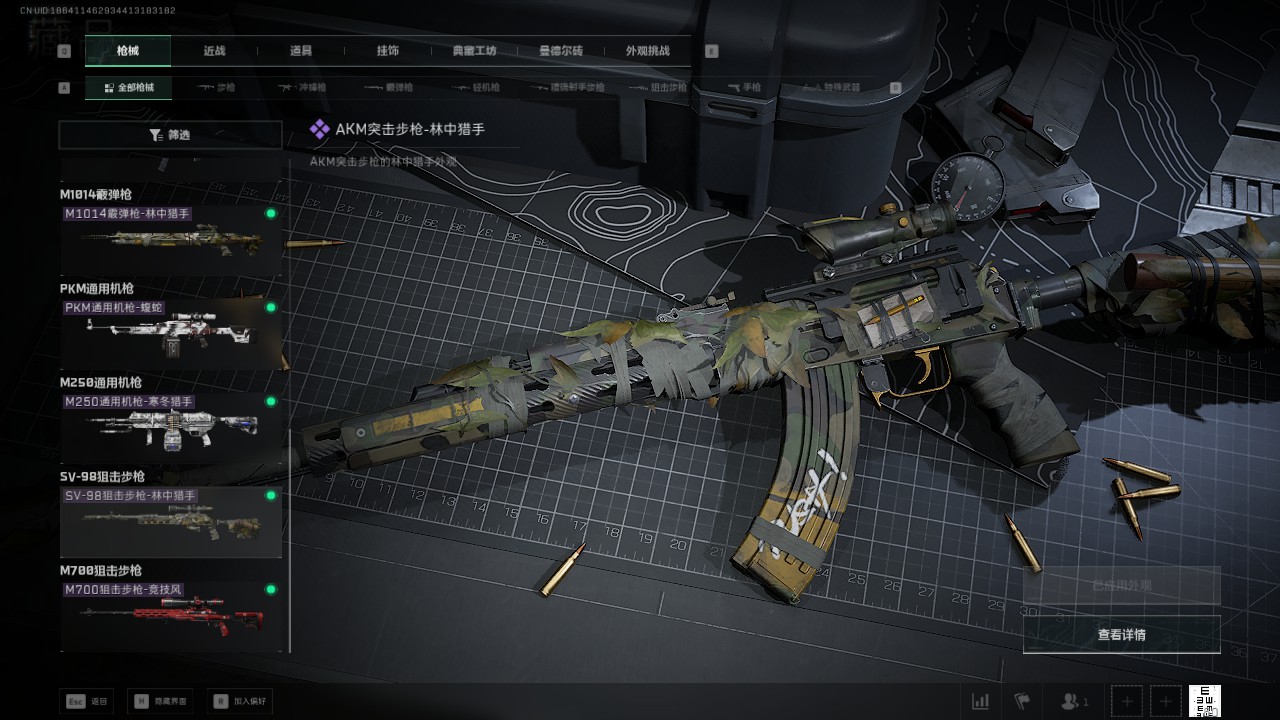Switch to the 近战 melee tab
The width and height of the screenshot is (1280, 720).
(214, 51)
